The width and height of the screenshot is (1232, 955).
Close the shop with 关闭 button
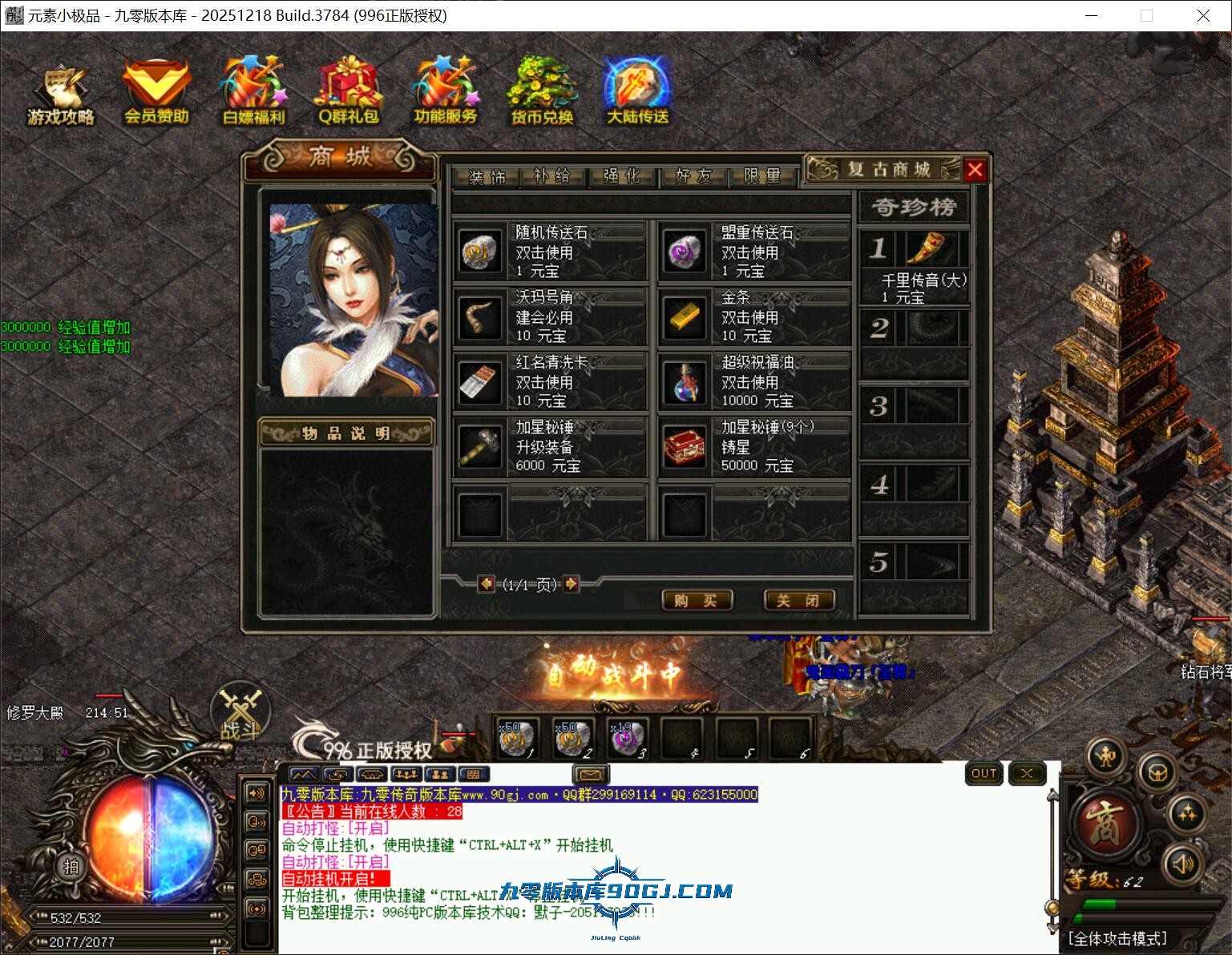click(x=799, y=600)
